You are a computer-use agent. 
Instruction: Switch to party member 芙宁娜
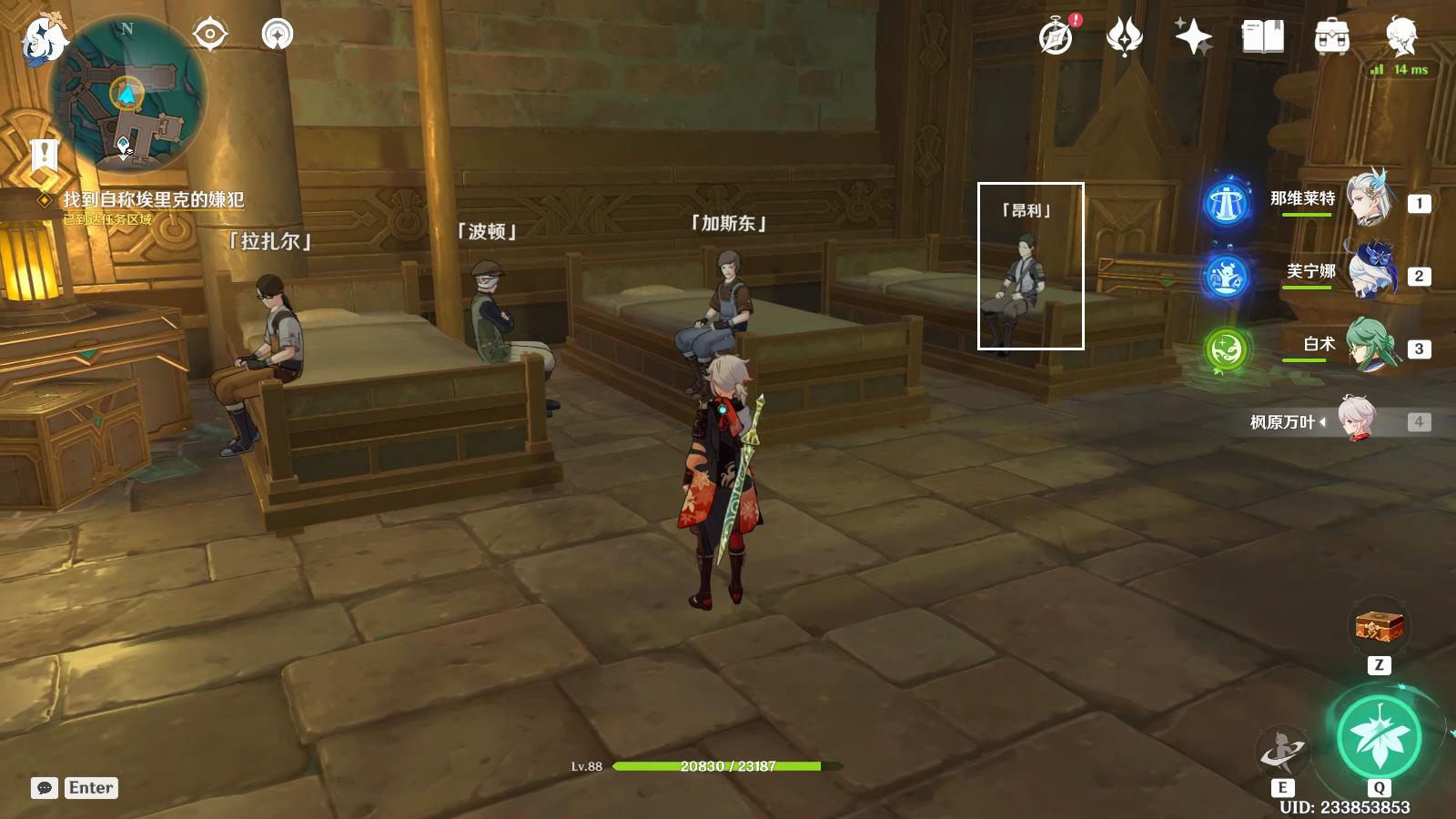coord(1367,271)
